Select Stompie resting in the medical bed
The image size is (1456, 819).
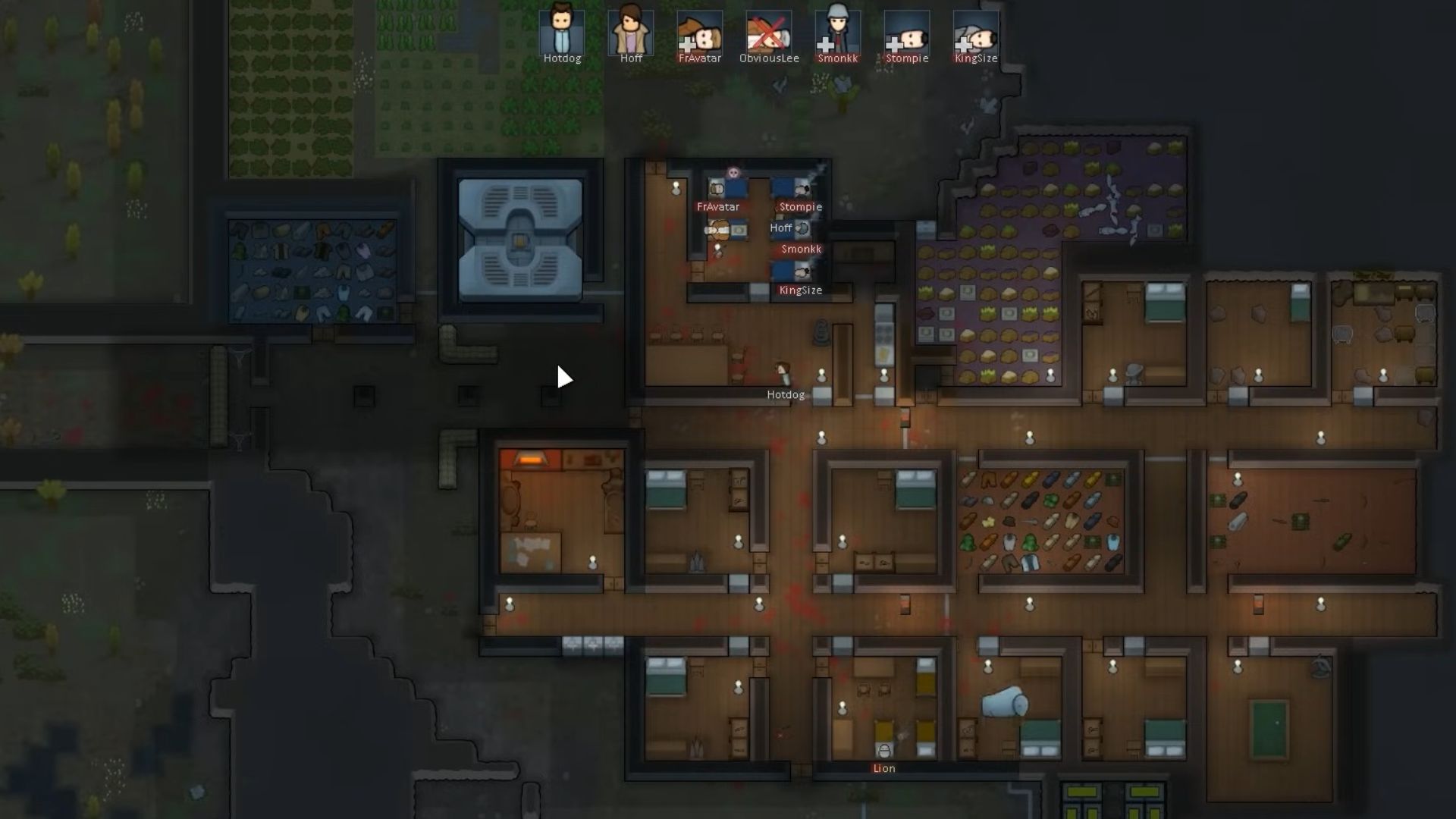click(802, 189)
